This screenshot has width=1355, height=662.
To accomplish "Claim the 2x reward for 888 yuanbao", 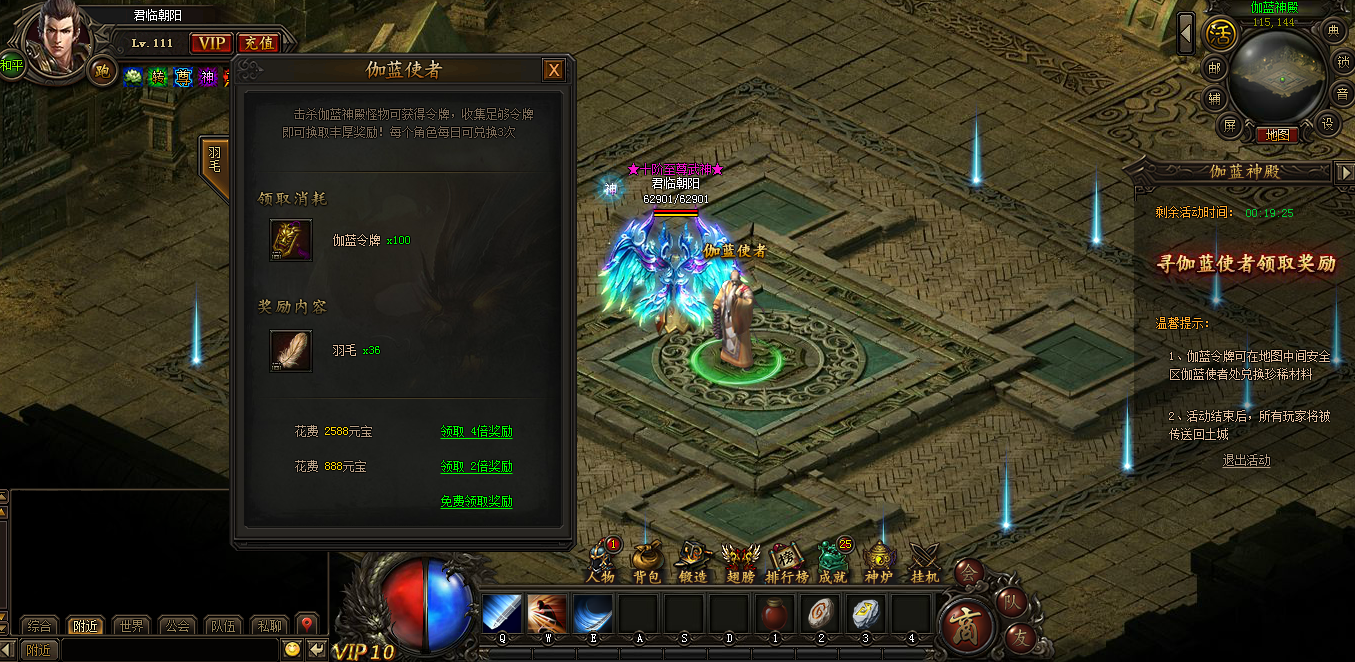I will 476,467.
